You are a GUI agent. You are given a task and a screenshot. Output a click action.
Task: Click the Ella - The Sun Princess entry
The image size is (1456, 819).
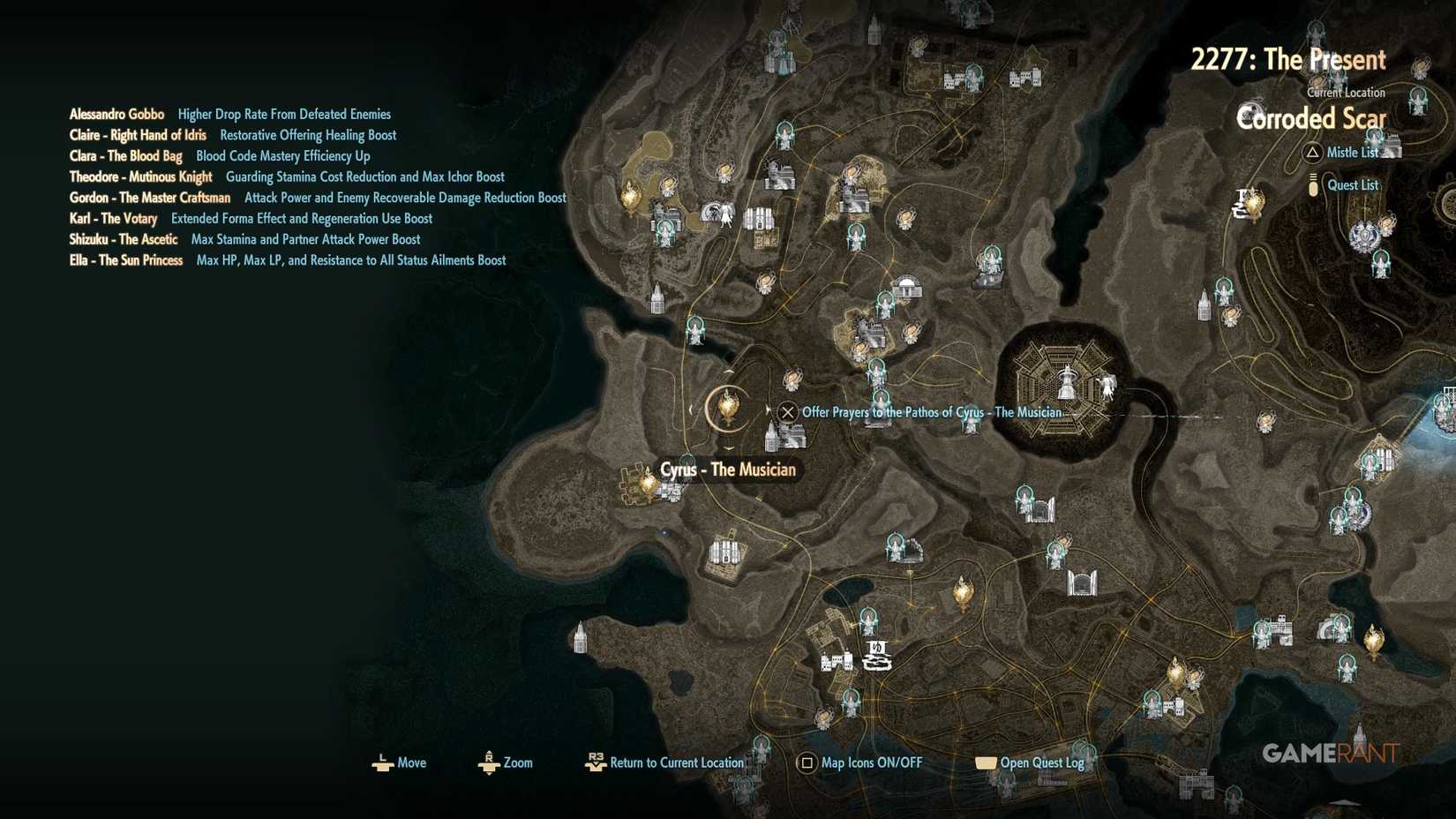126,259
